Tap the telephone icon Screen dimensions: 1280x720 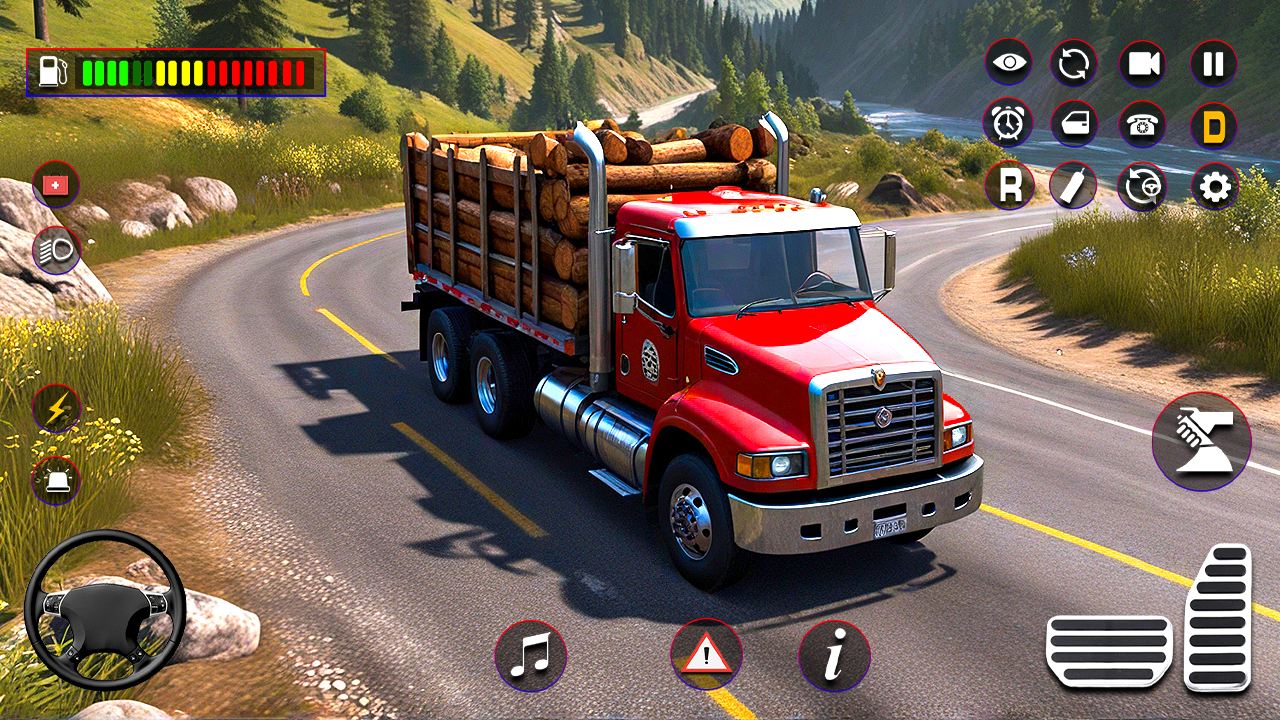[1142, 124]
